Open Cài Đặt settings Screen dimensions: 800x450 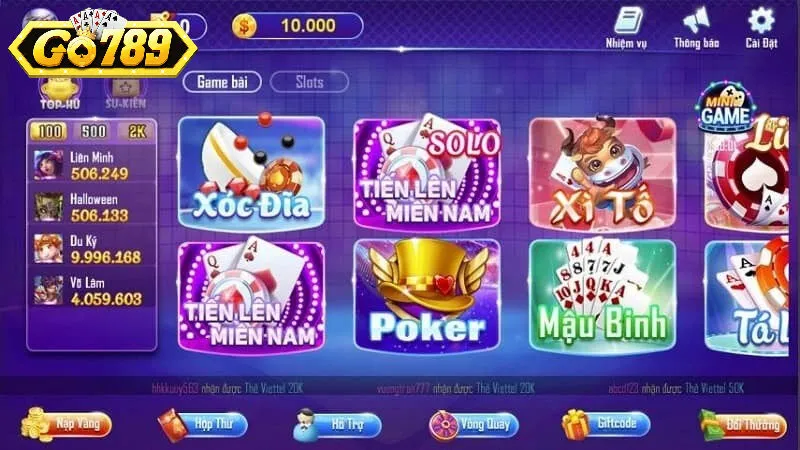762,28
